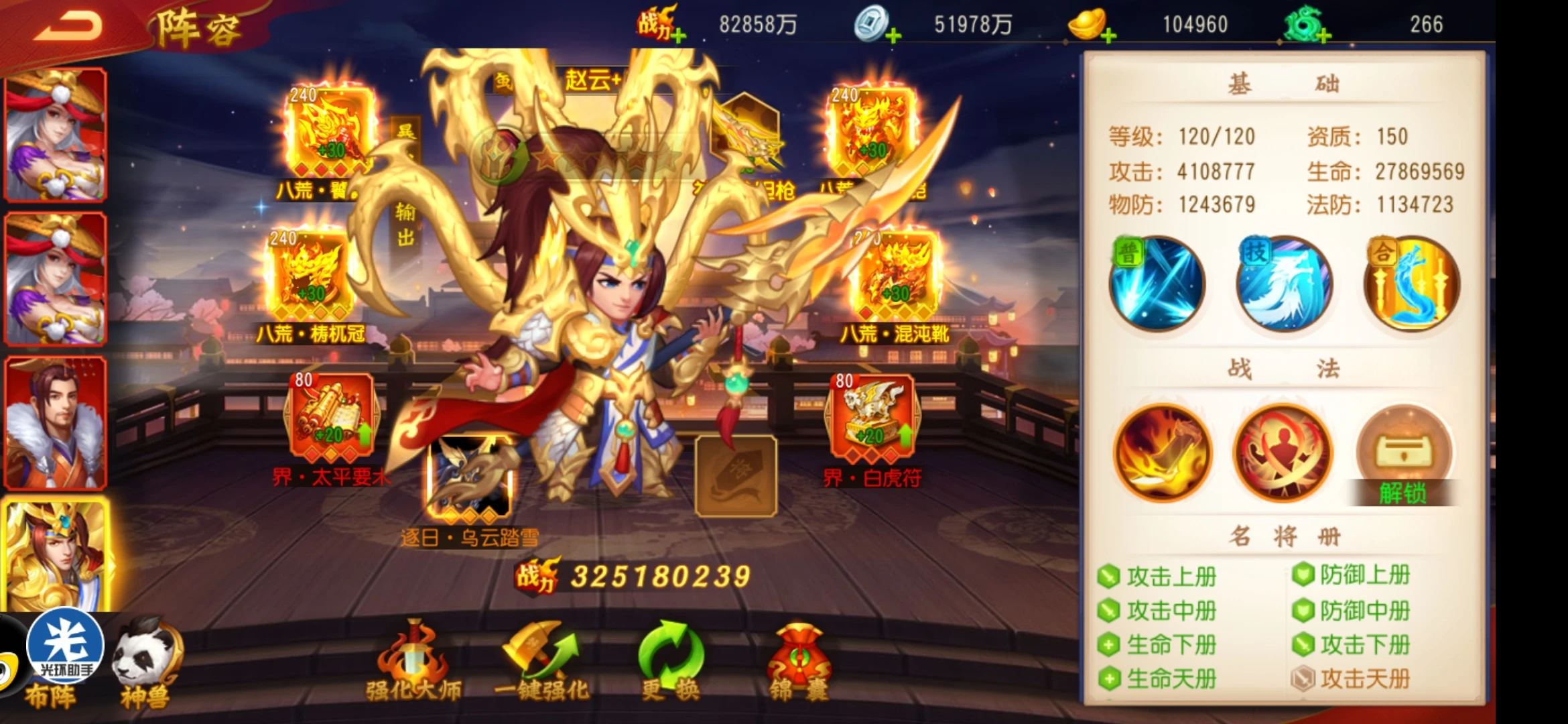
Task: Choose the 更换 swap hero button
Action: tap(670, 662)
